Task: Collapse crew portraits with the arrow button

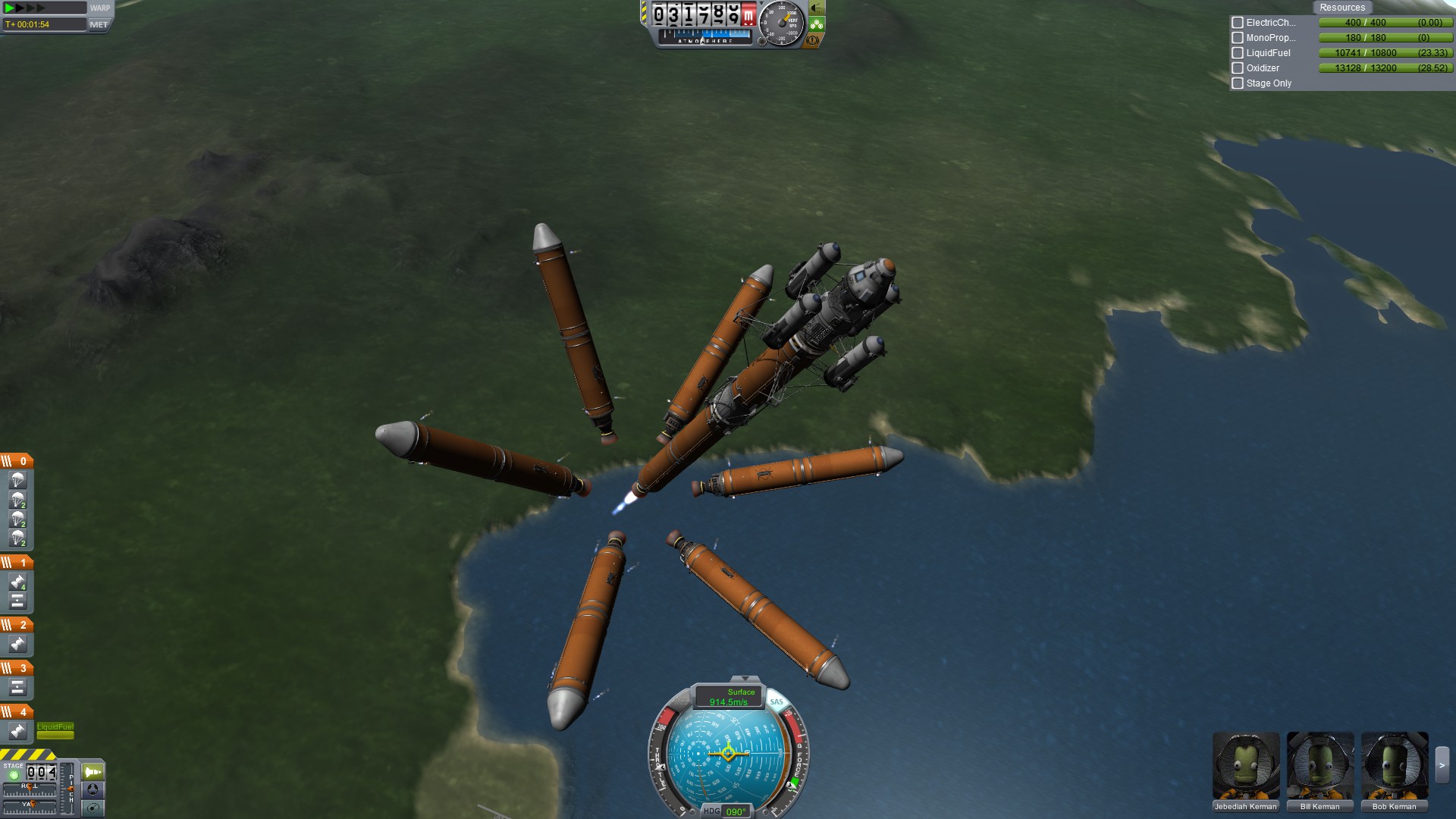Action: tap(1442, 766)
